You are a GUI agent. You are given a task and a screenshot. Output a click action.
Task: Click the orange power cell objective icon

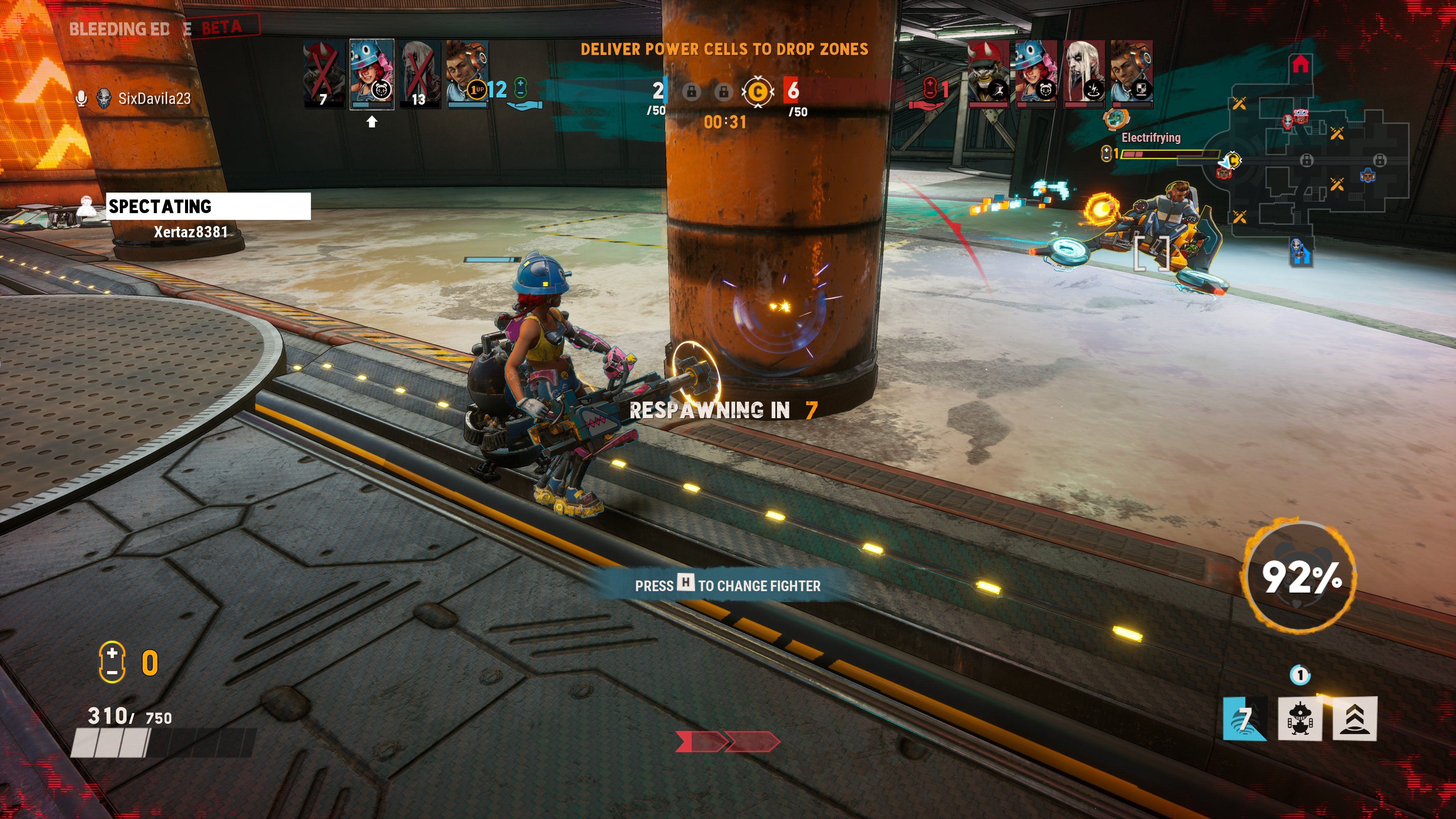click(x=758, y=91)
